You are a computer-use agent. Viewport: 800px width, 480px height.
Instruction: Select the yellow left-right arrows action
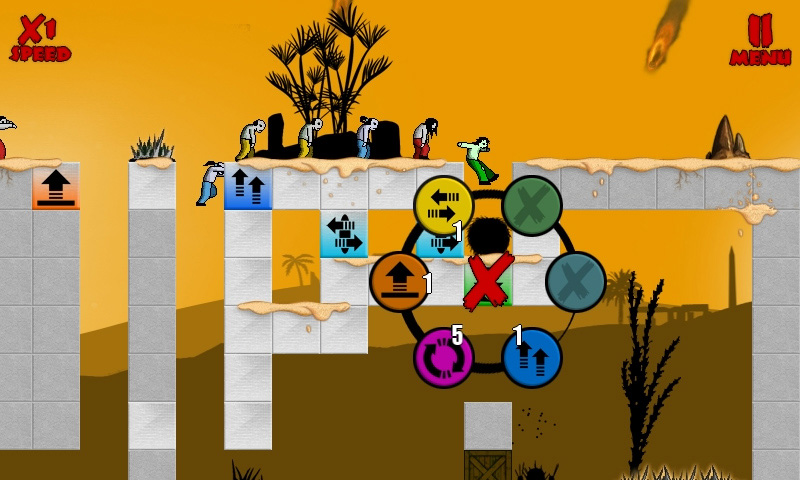pyautogui.click(x=443, y=205)
